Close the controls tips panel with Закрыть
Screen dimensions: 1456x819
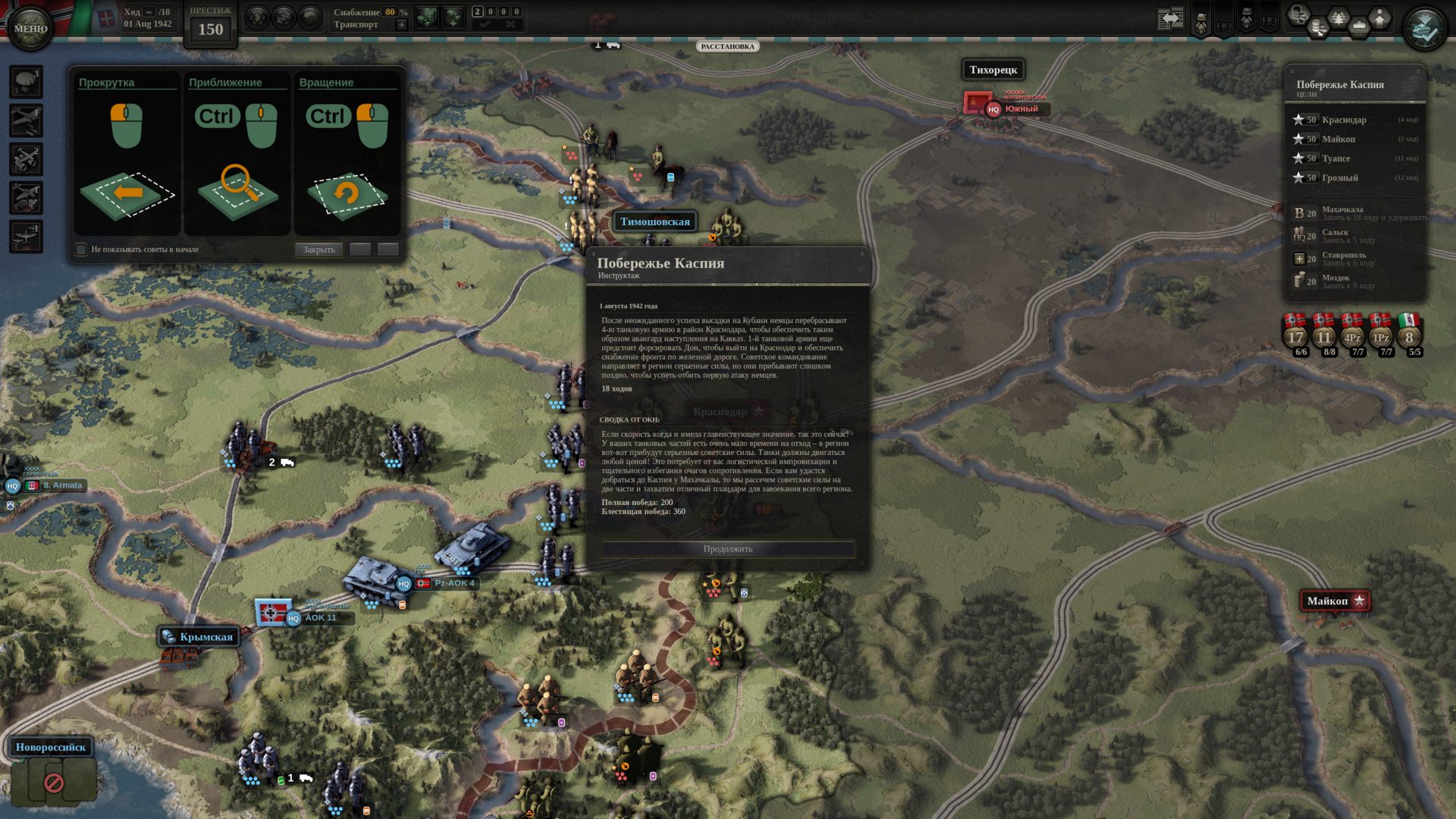(318, 249)
